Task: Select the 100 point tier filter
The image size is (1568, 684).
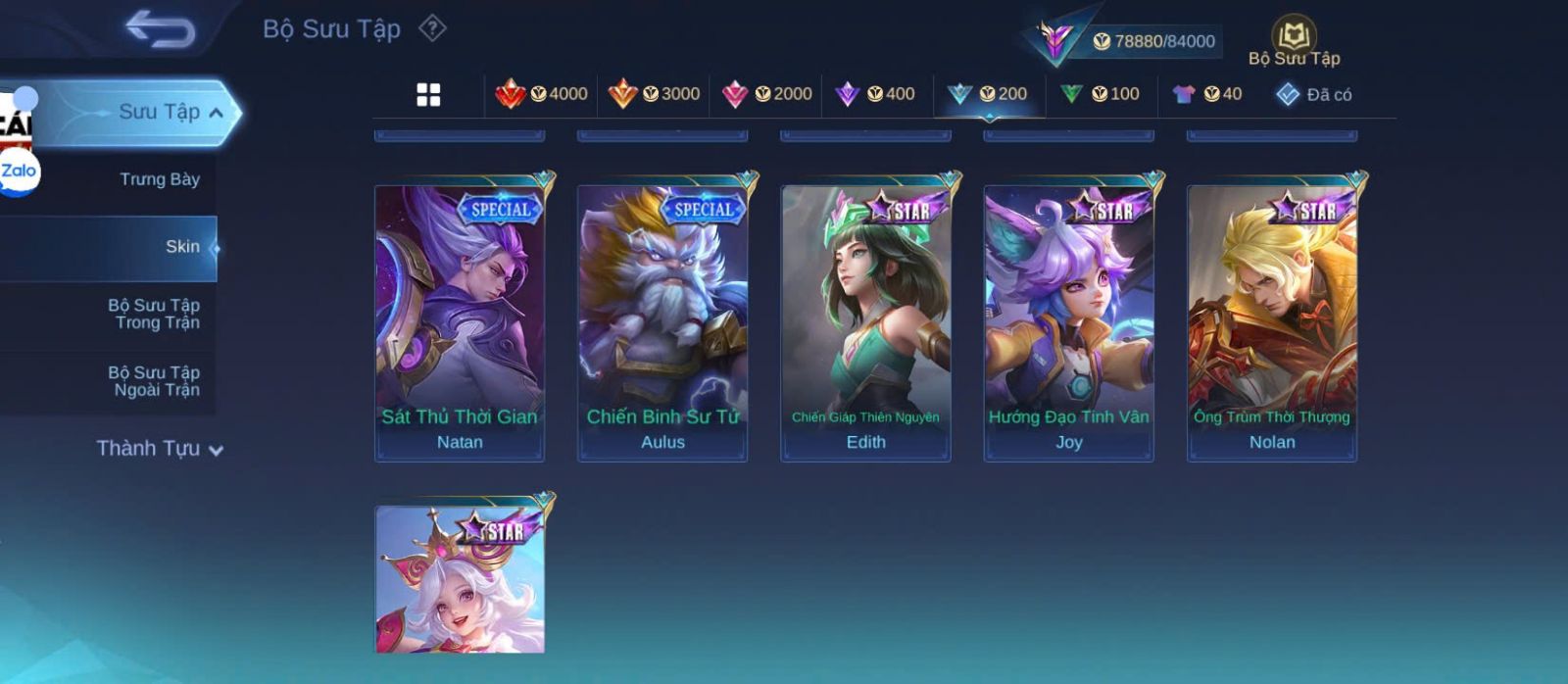Action: pyautogui.click(x=1100, y=94)
